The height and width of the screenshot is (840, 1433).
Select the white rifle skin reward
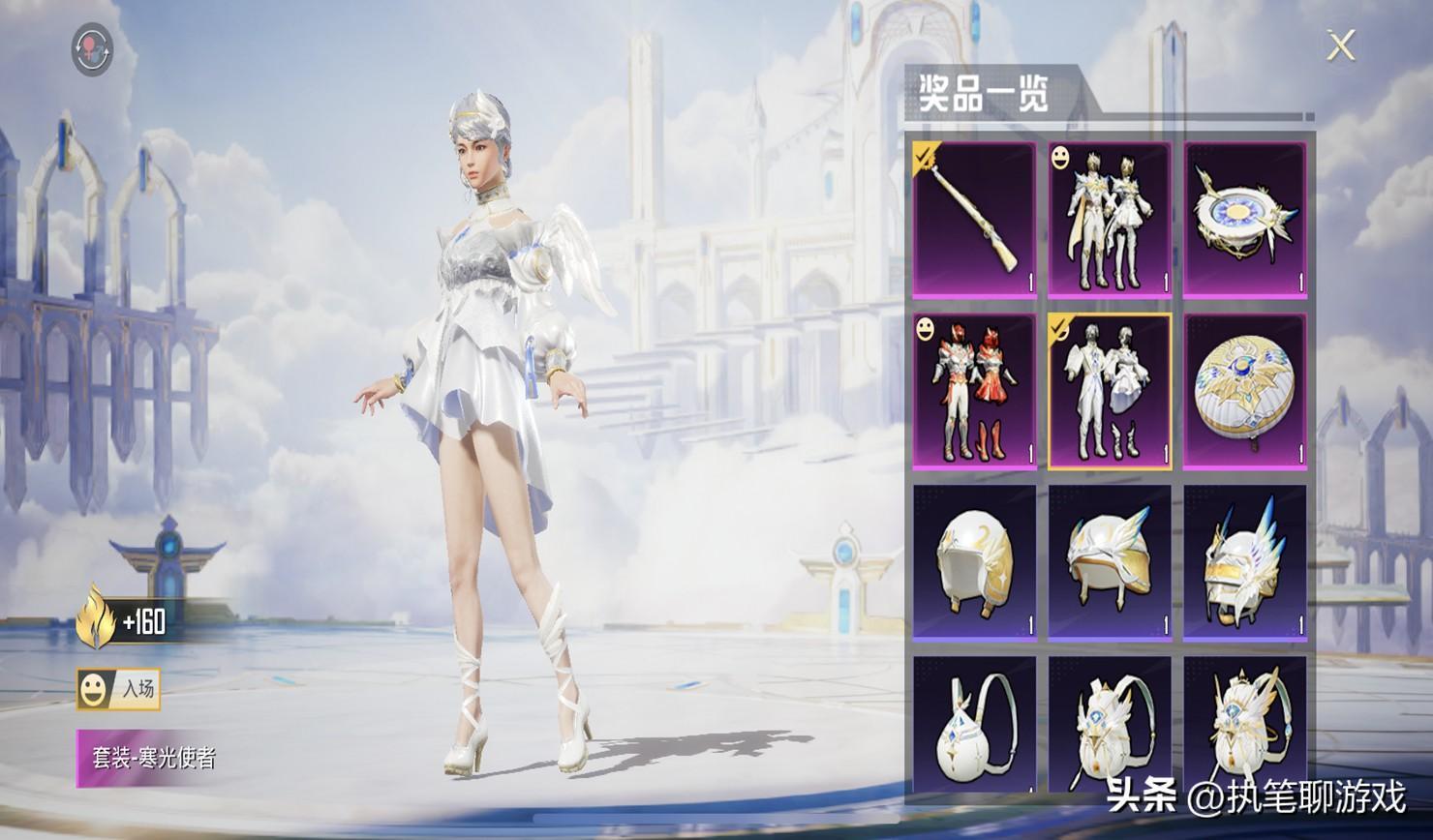tap(974, 219)
